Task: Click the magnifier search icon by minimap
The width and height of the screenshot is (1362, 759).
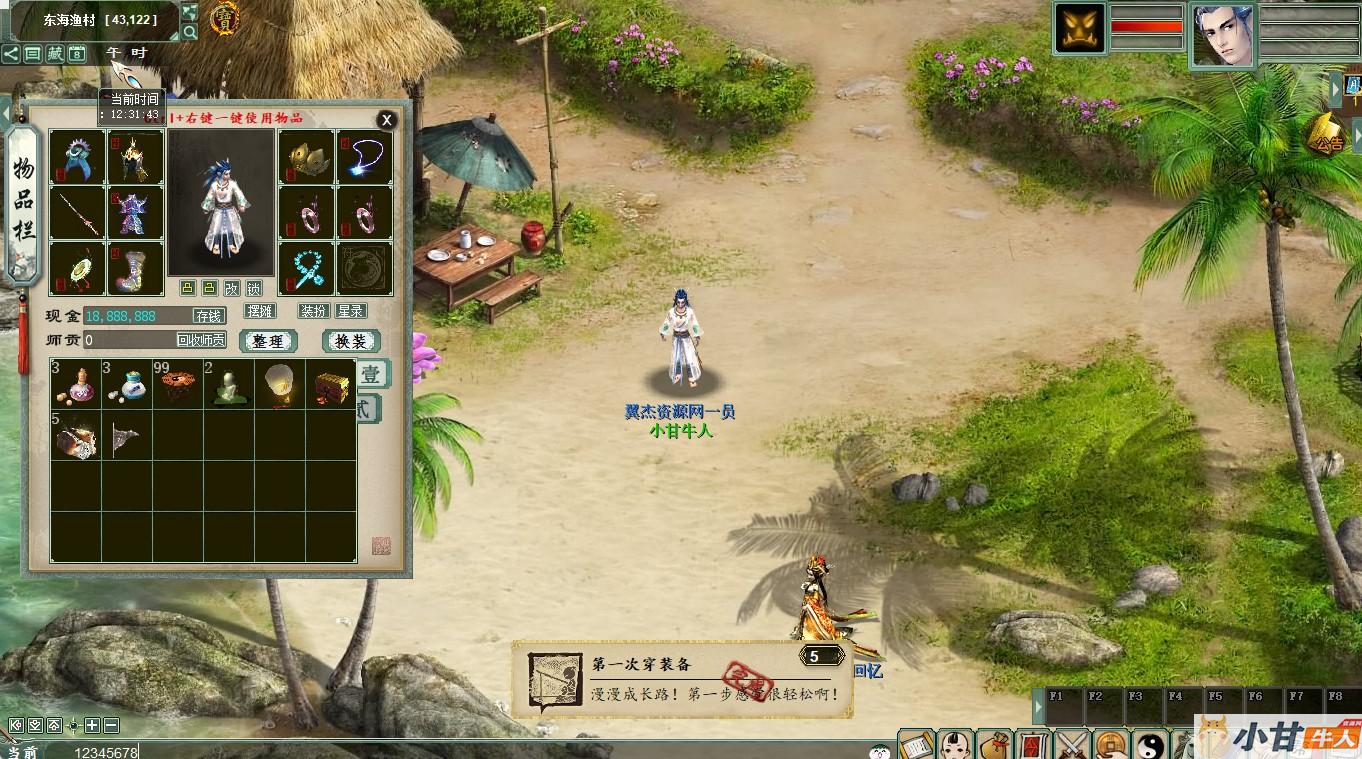Action: click(190, 32)
